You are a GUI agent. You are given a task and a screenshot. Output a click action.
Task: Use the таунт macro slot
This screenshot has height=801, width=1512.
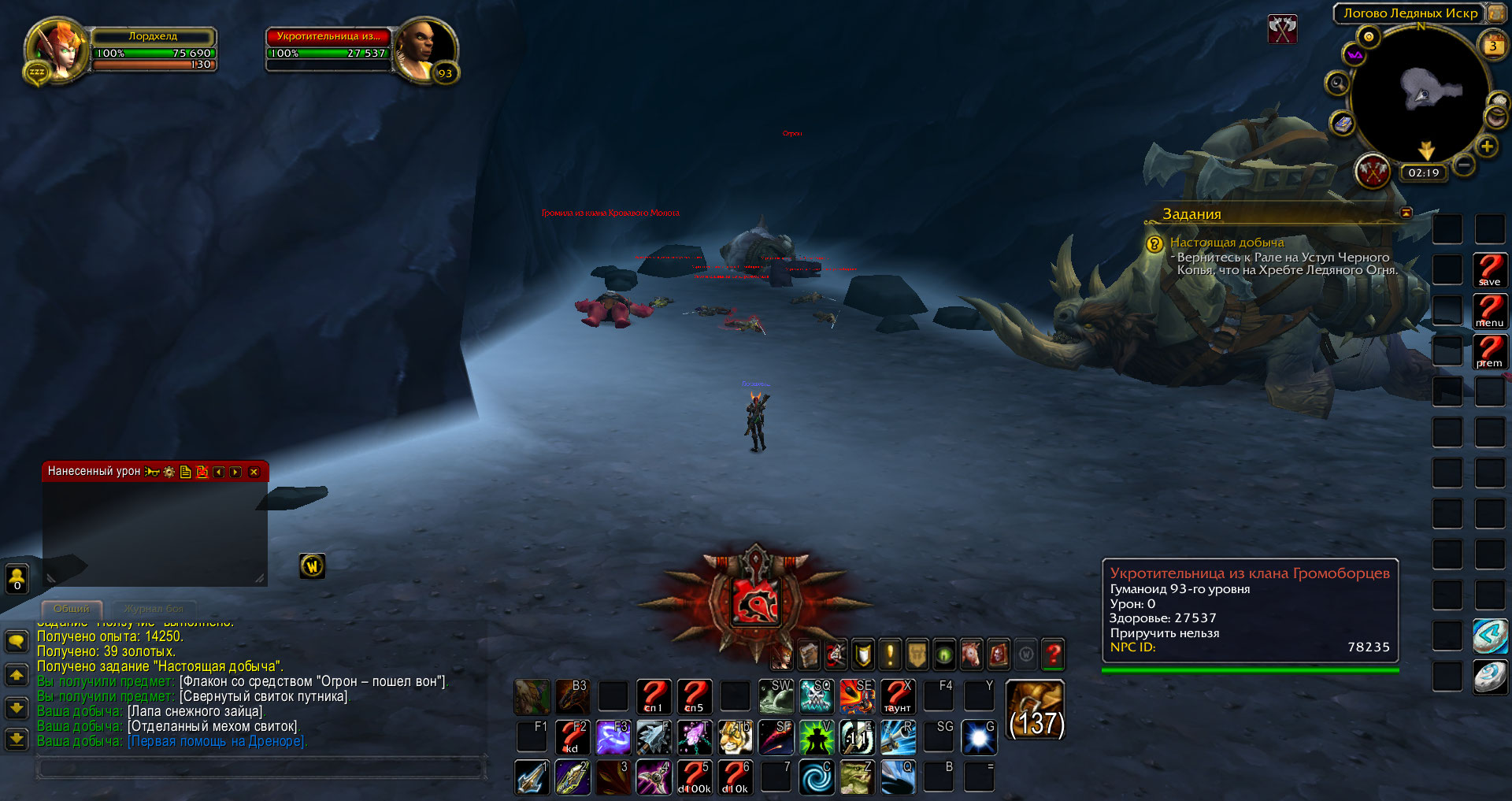897,696
